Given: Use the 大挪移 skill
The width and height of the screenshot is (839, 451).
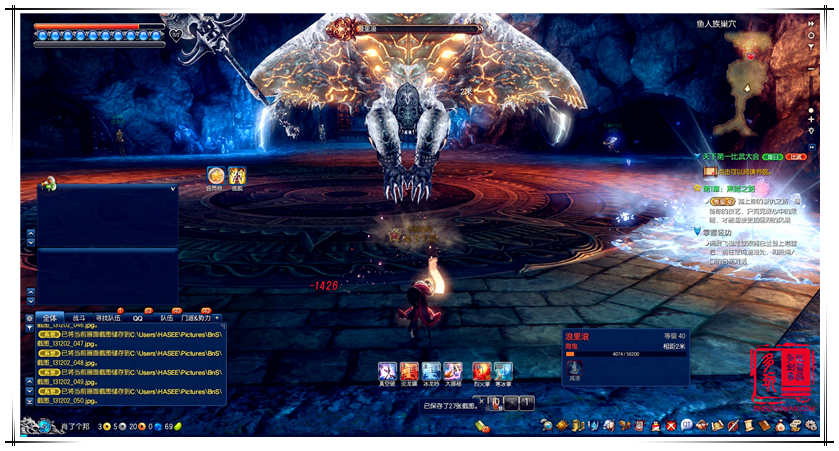Looking at the screenshot, I should (453, 371).
